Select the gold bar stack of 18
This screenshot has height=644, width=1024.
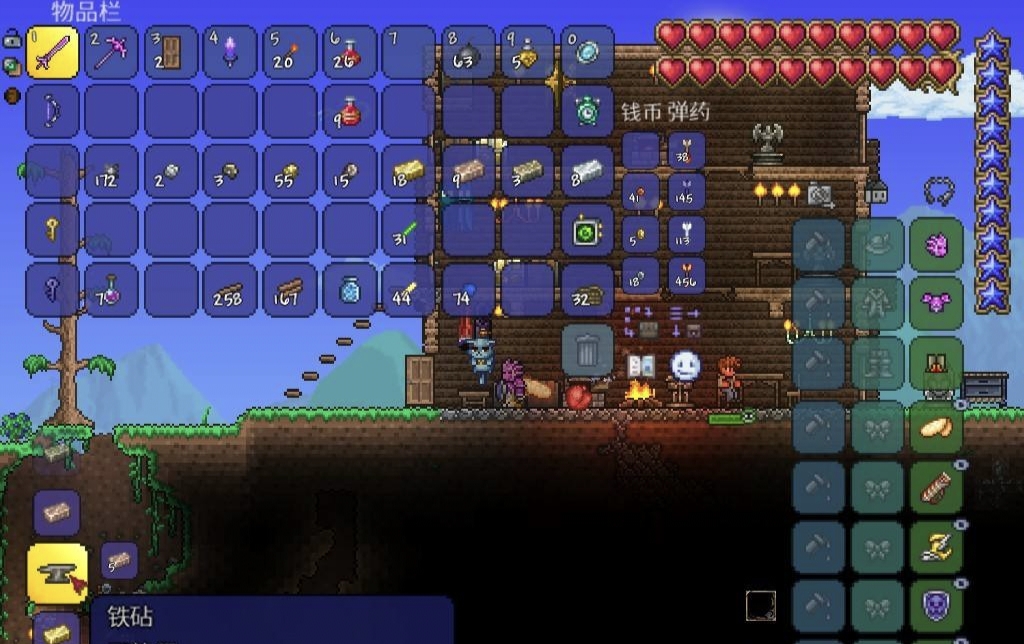[x=408, y=171]
